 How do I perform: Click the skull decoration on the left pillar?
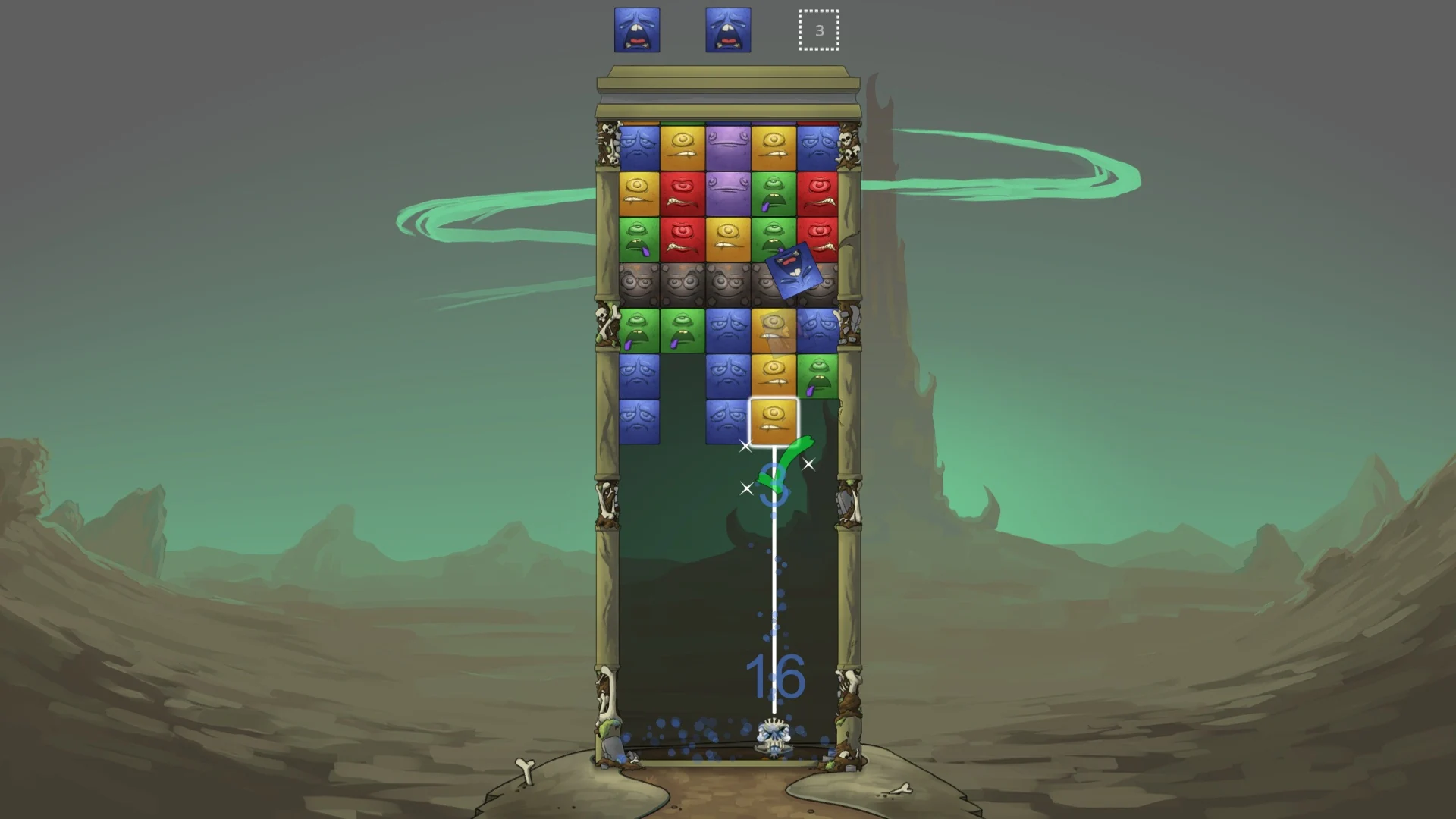pos(601,312)
